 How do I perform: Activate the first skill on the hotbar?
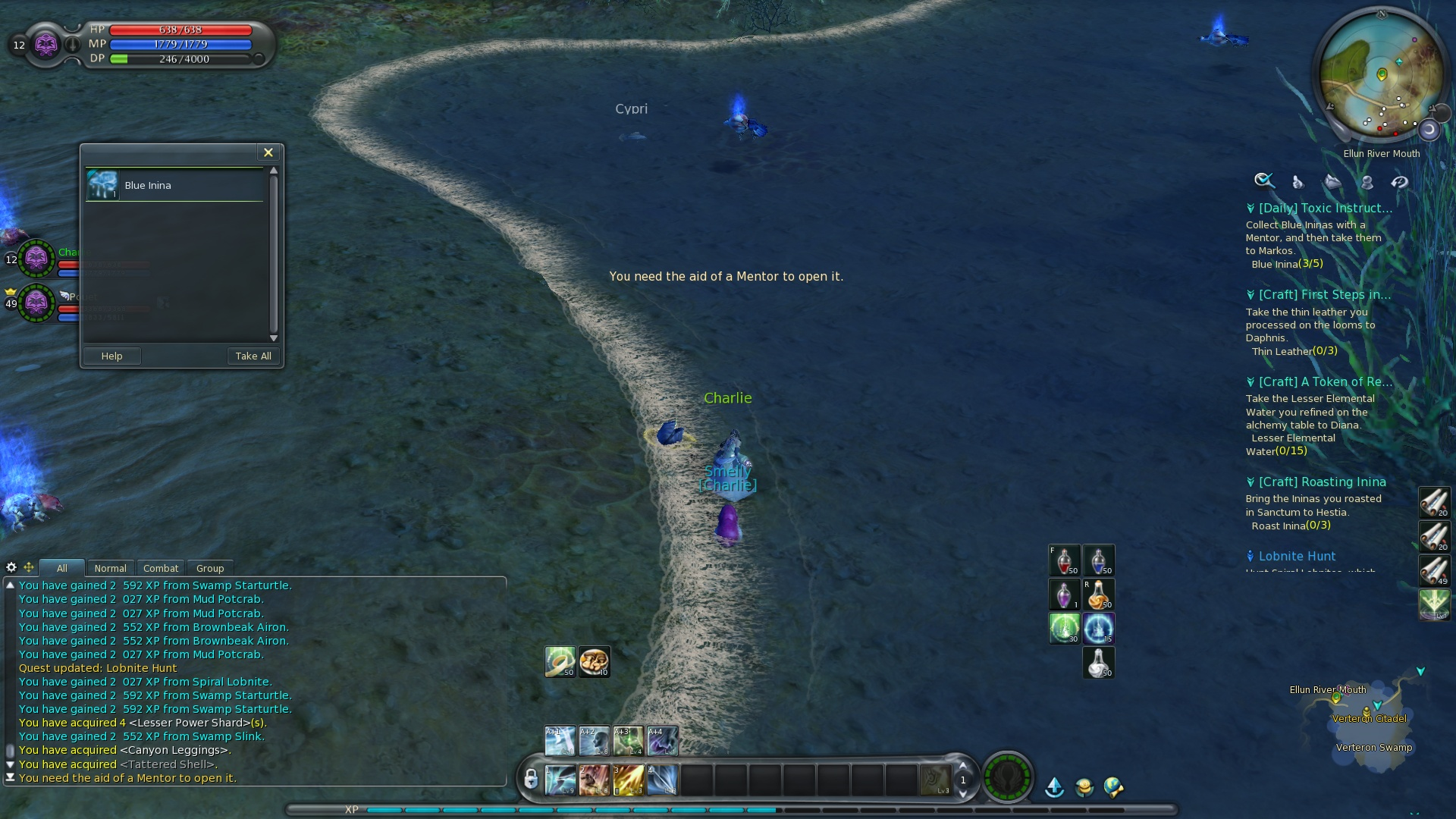(x=560, y=780)
